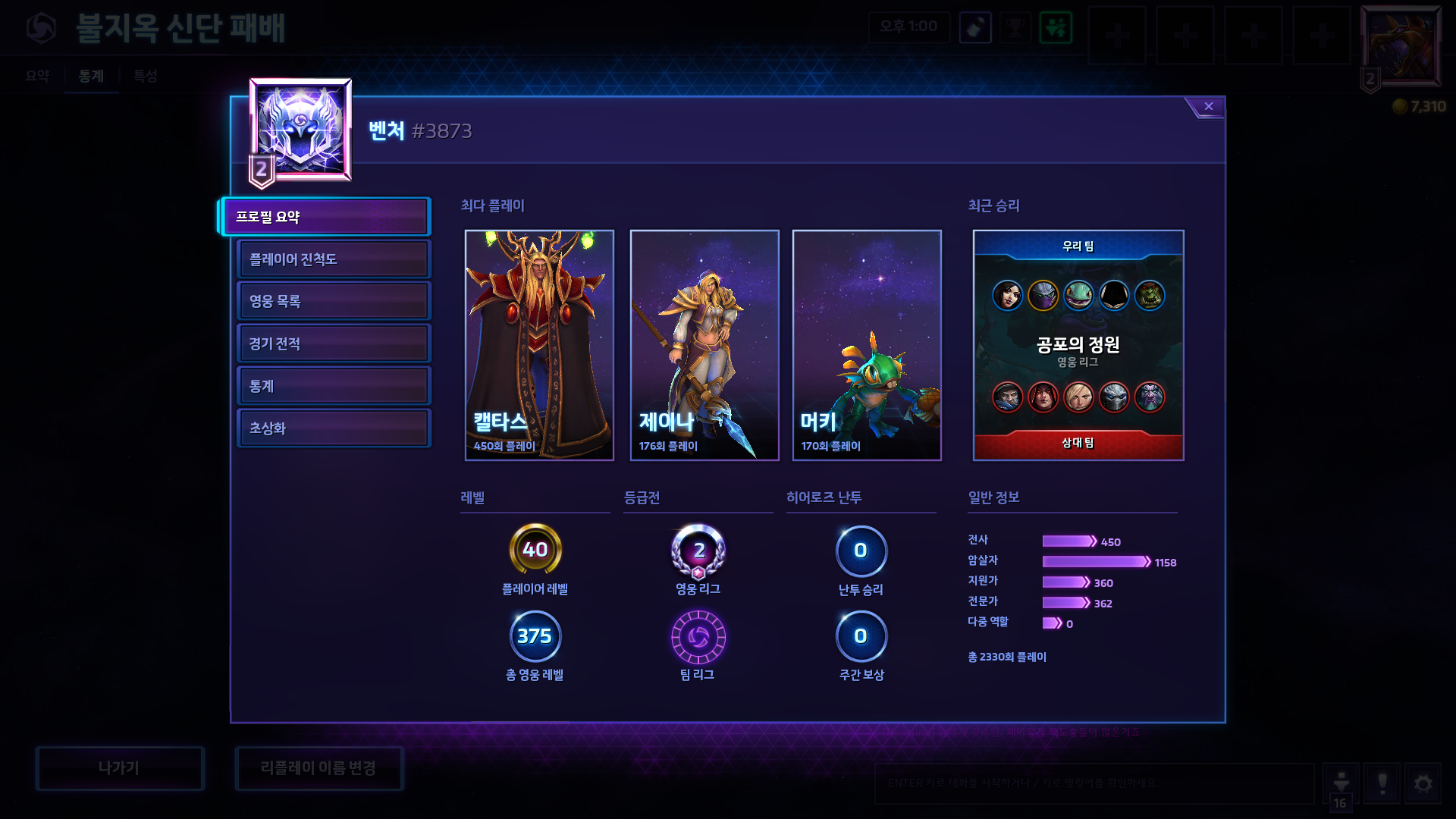Click the exclamation mark report icon

click(x=1382, y=783)
